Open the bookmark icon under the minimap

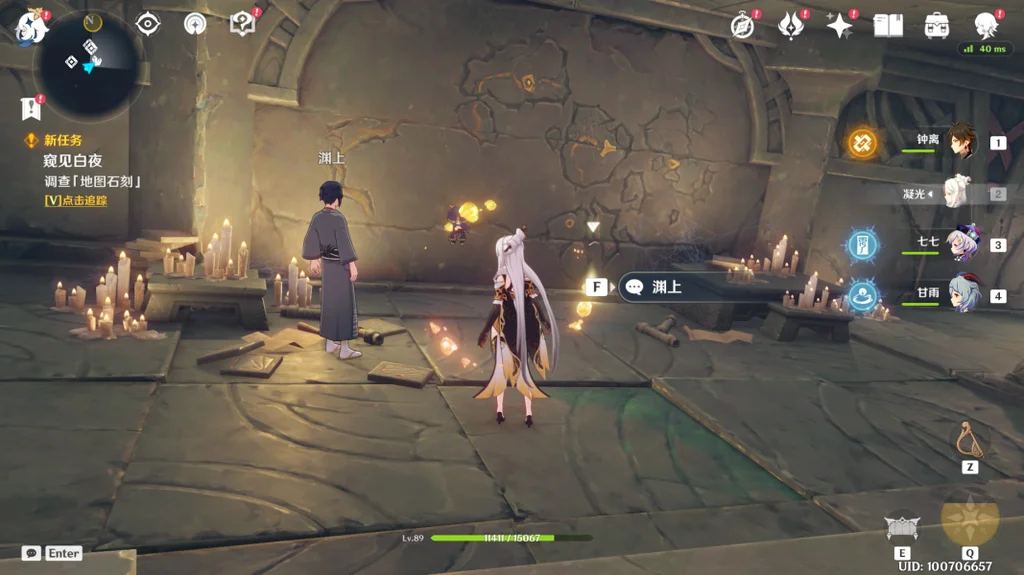(30, 108)
